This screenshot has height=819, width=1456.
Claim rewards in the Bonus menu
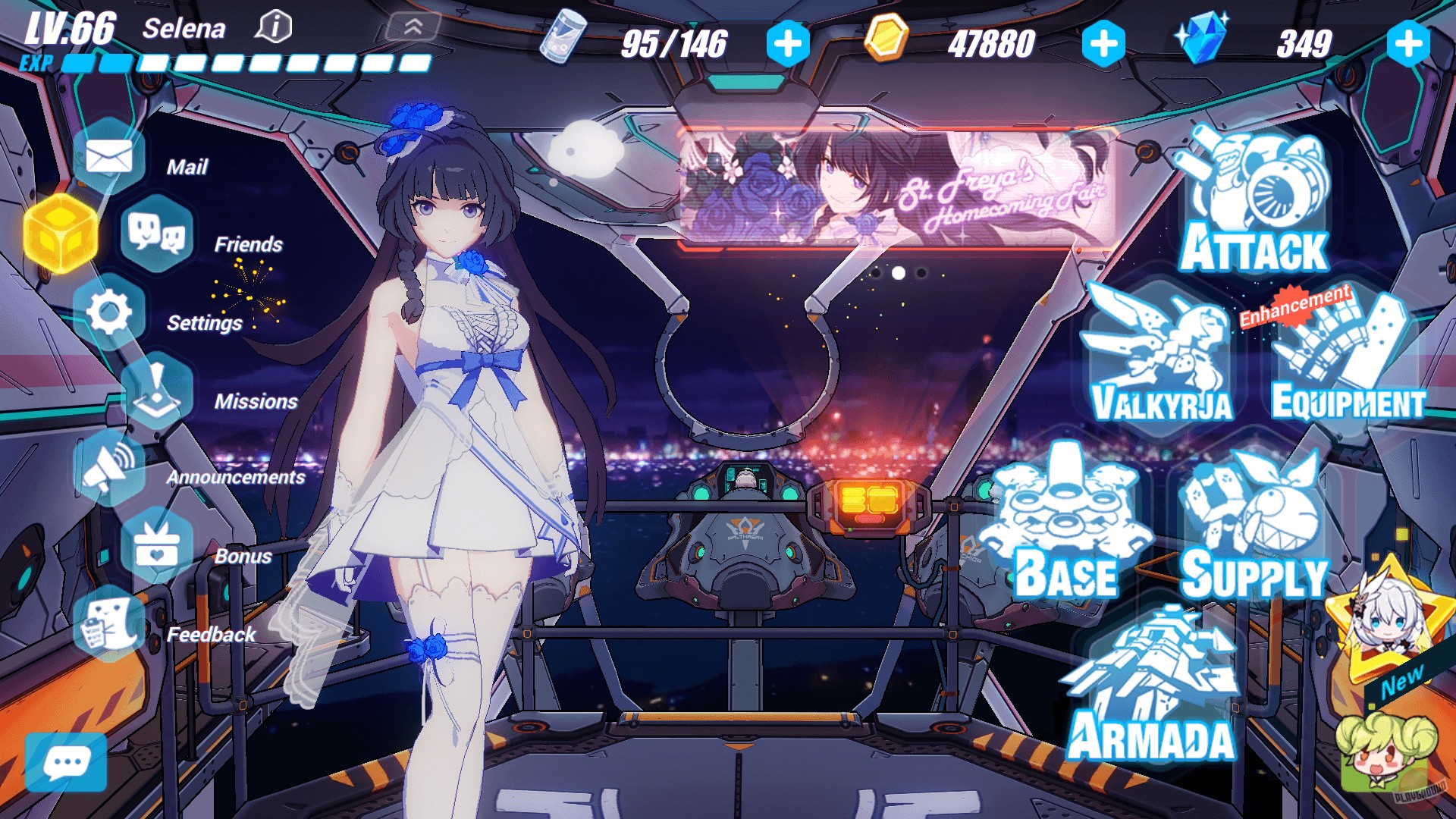point(157,546)
